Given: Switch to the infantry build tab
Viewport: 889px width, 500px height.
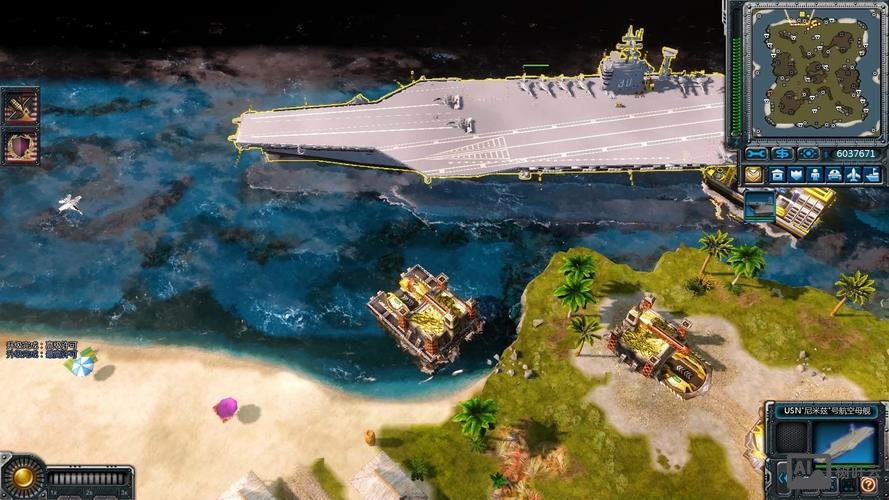Looking at the screenshot, I should (815, 175).
